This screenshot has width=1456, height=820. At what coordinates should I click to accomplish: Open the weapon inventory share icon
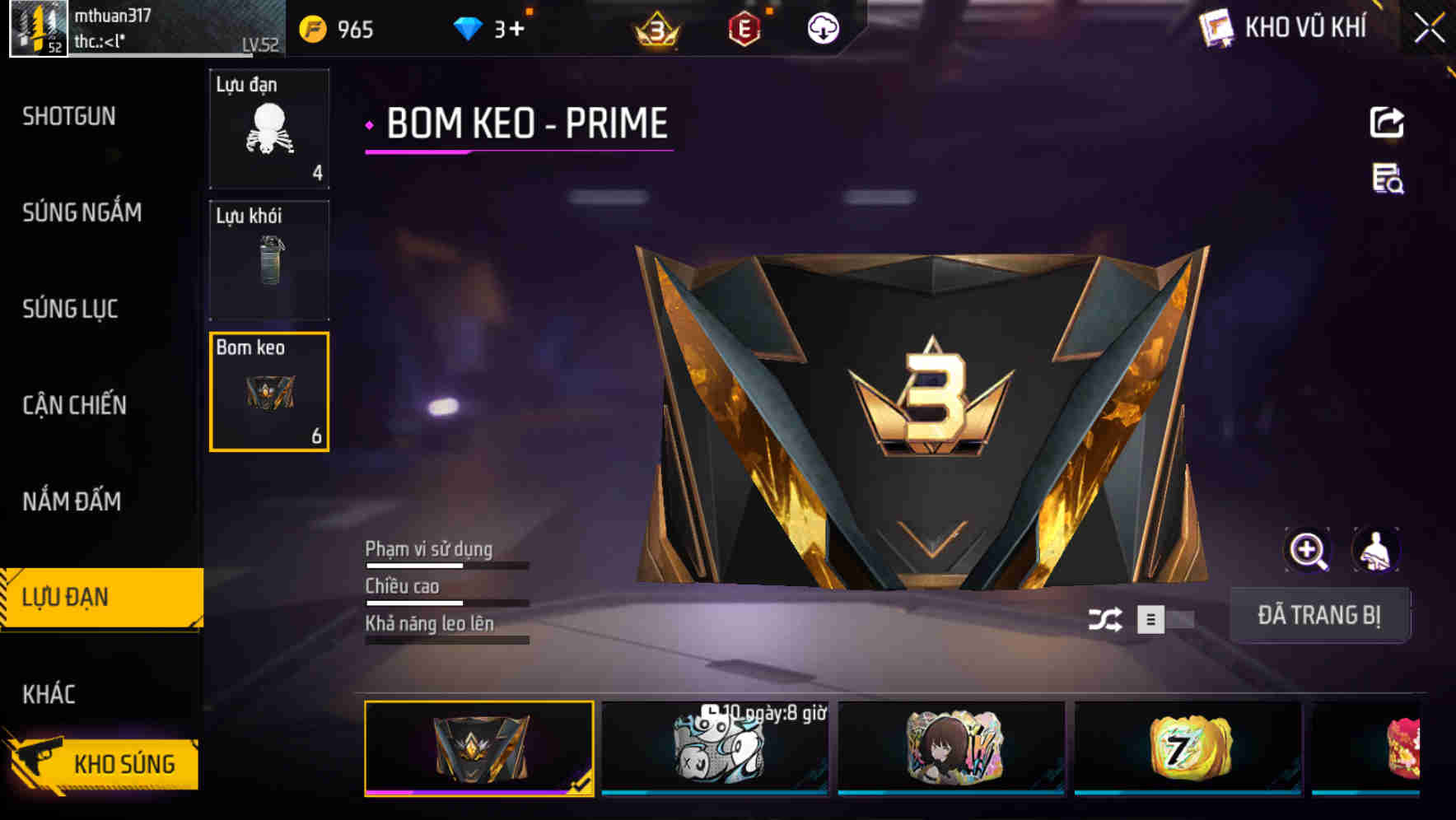(x=1388, y=122)
